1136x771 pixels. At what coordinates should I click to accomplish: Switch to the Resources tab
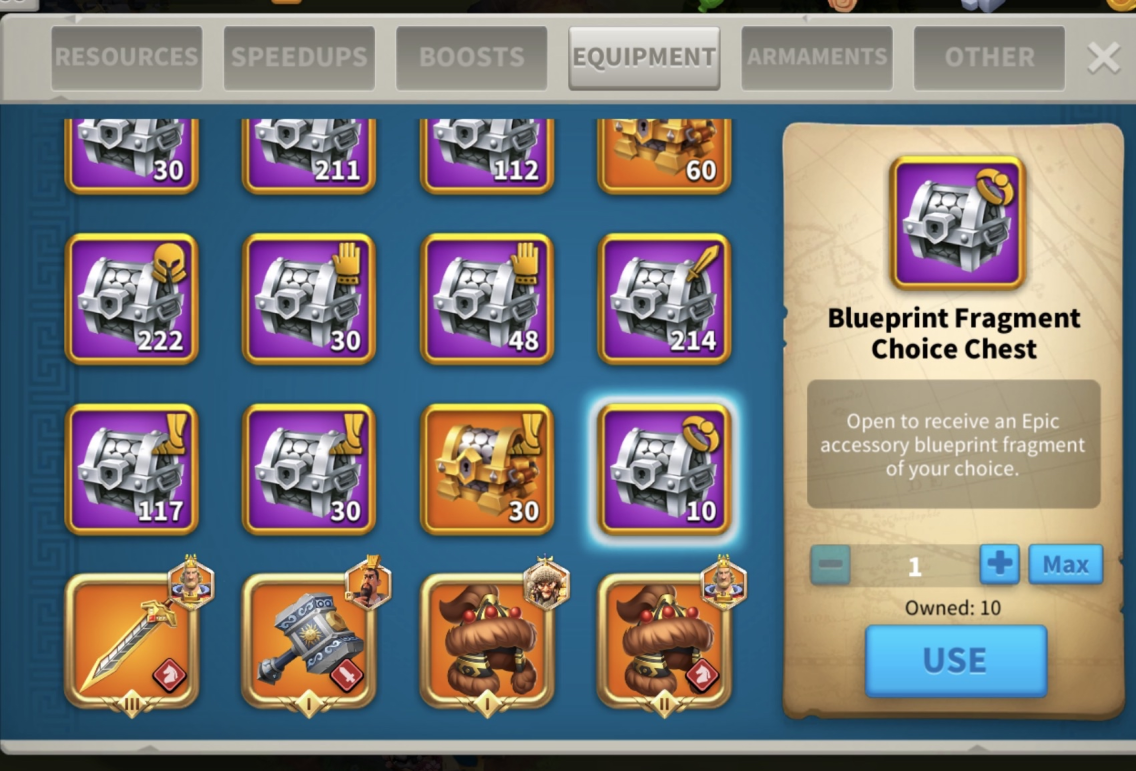point(127,58)
